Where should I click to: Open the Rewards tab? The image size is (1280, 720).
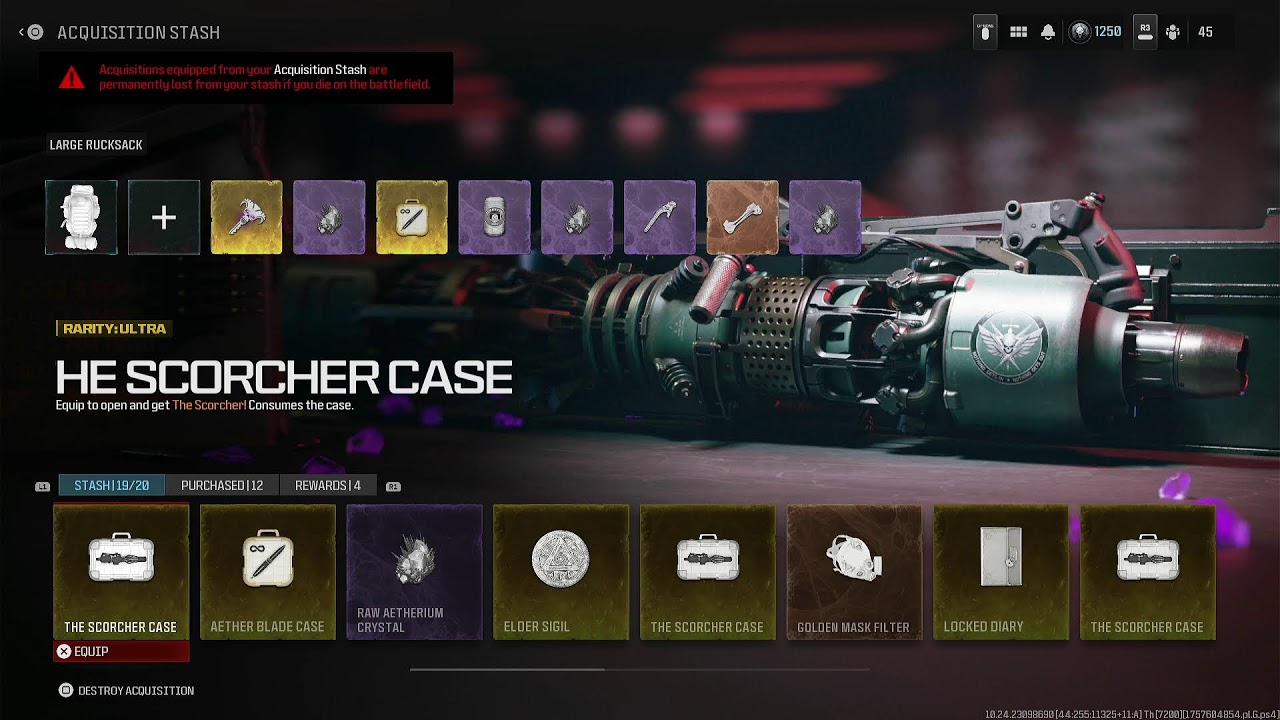pyautogui.click(x=328, y=485)
